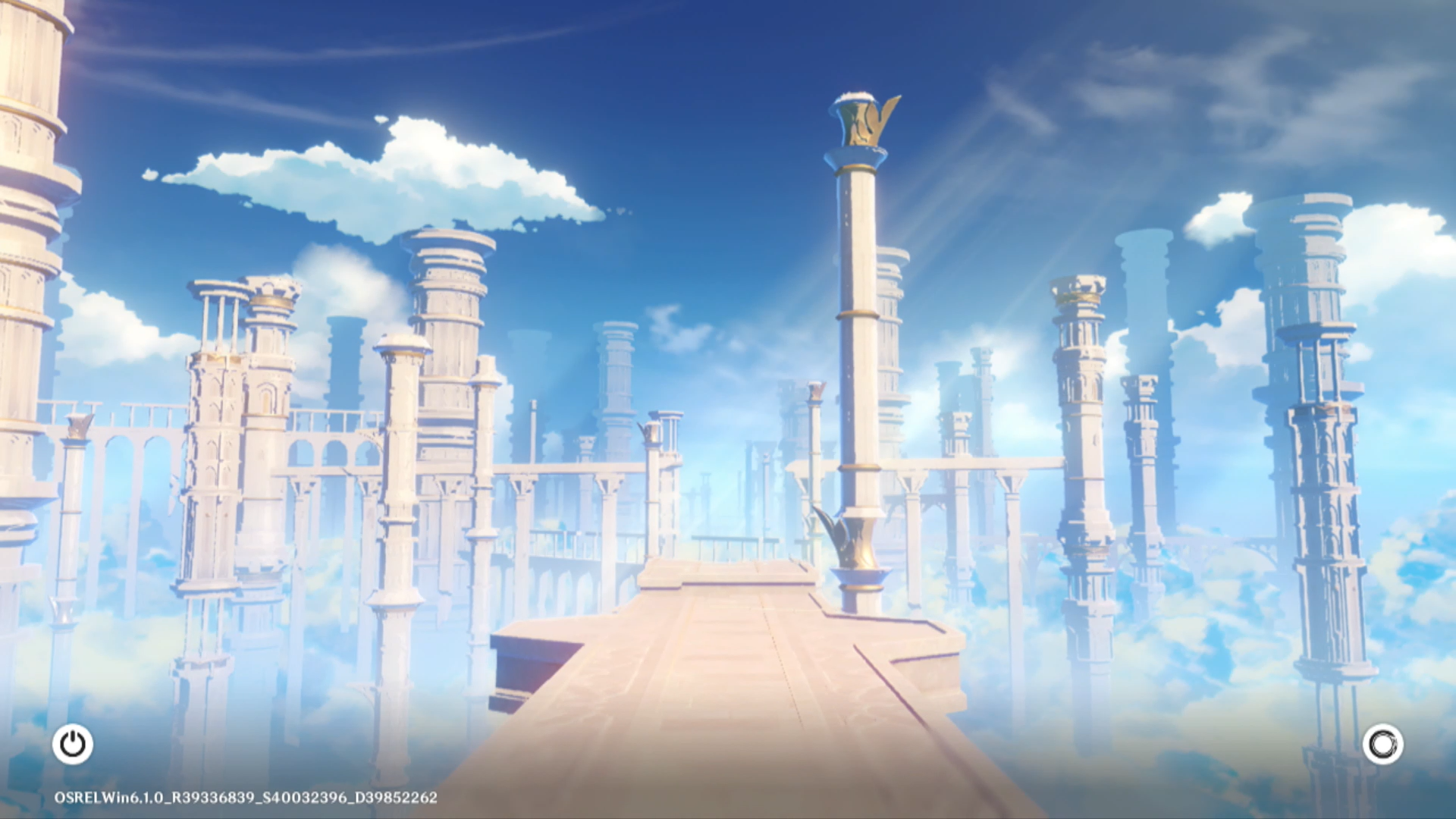This screenshot has width=1456, height=819.
Task: Click the circular icon at bottom right
Action: (x=1382, y=744)
